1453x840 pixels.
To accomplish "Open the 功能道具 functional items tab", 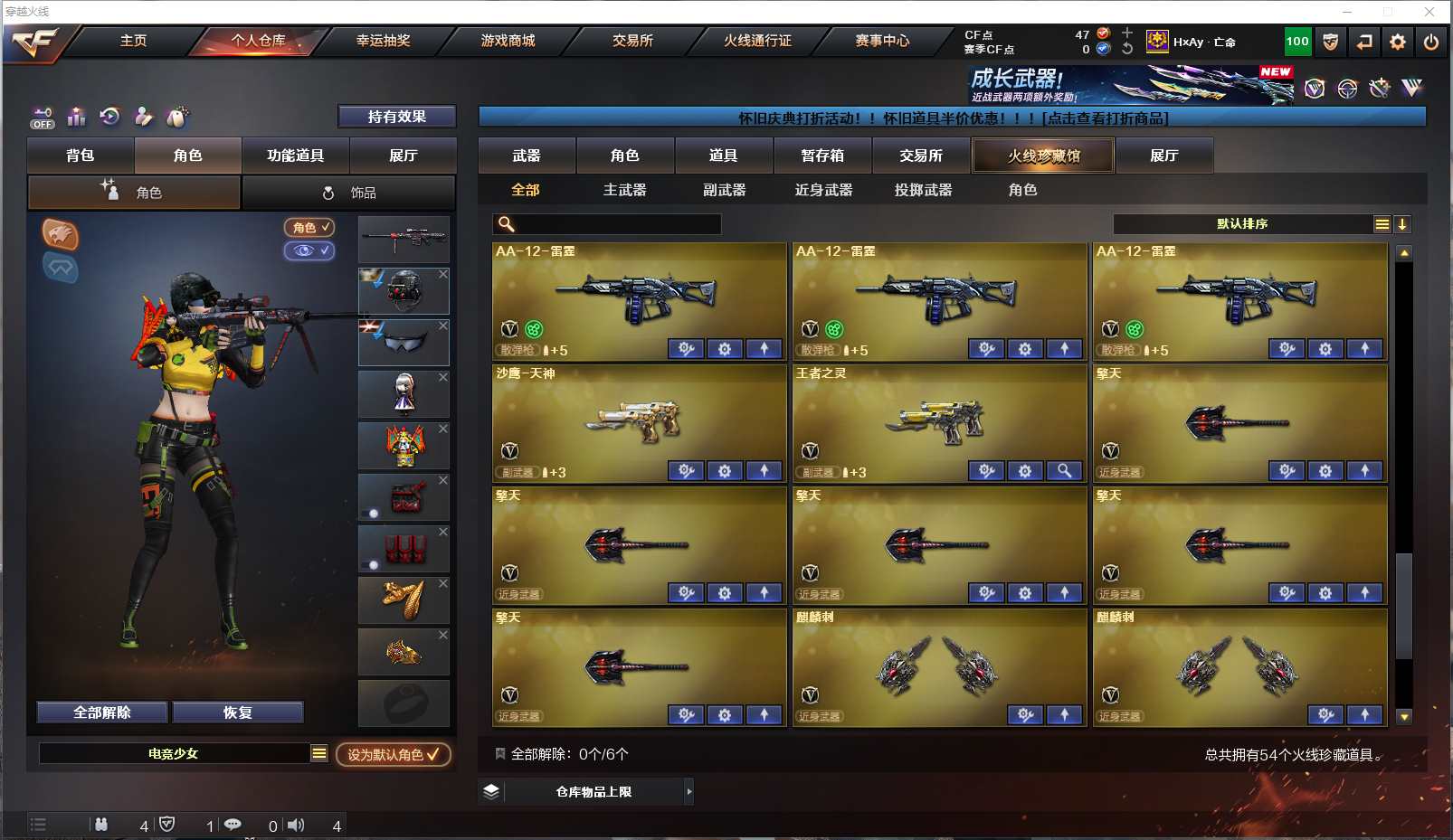I will [295, 156].
